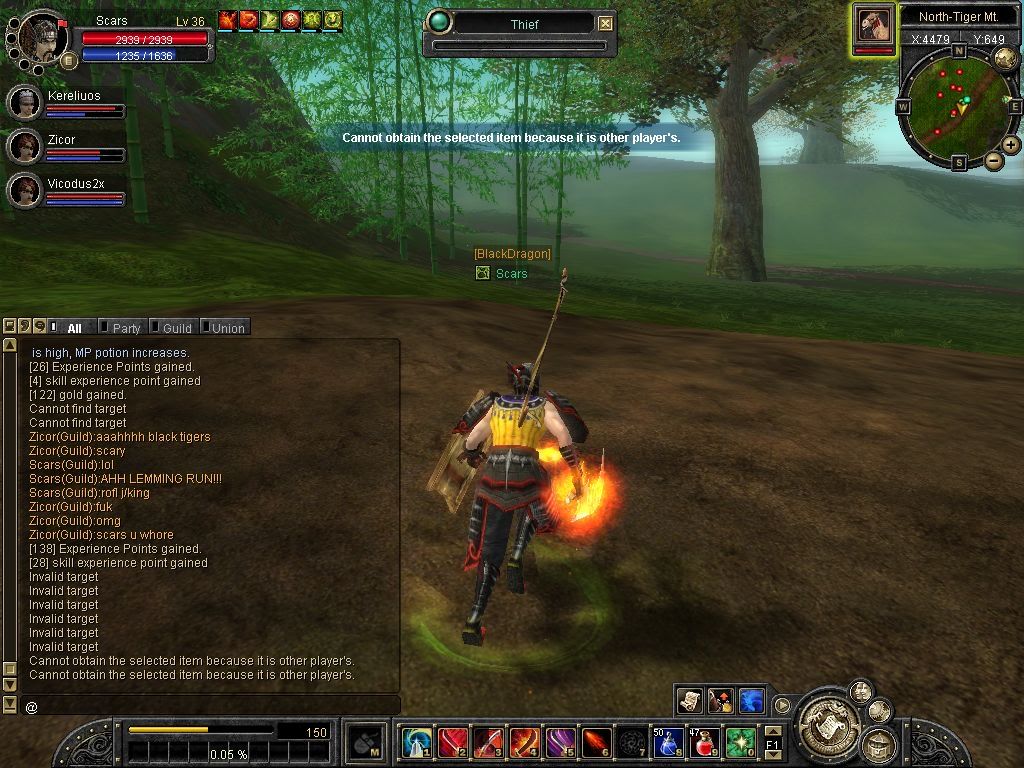Choose party member Vicodus2x's portrait
This screenshot has height=768, width=1024.
[24, 190]
